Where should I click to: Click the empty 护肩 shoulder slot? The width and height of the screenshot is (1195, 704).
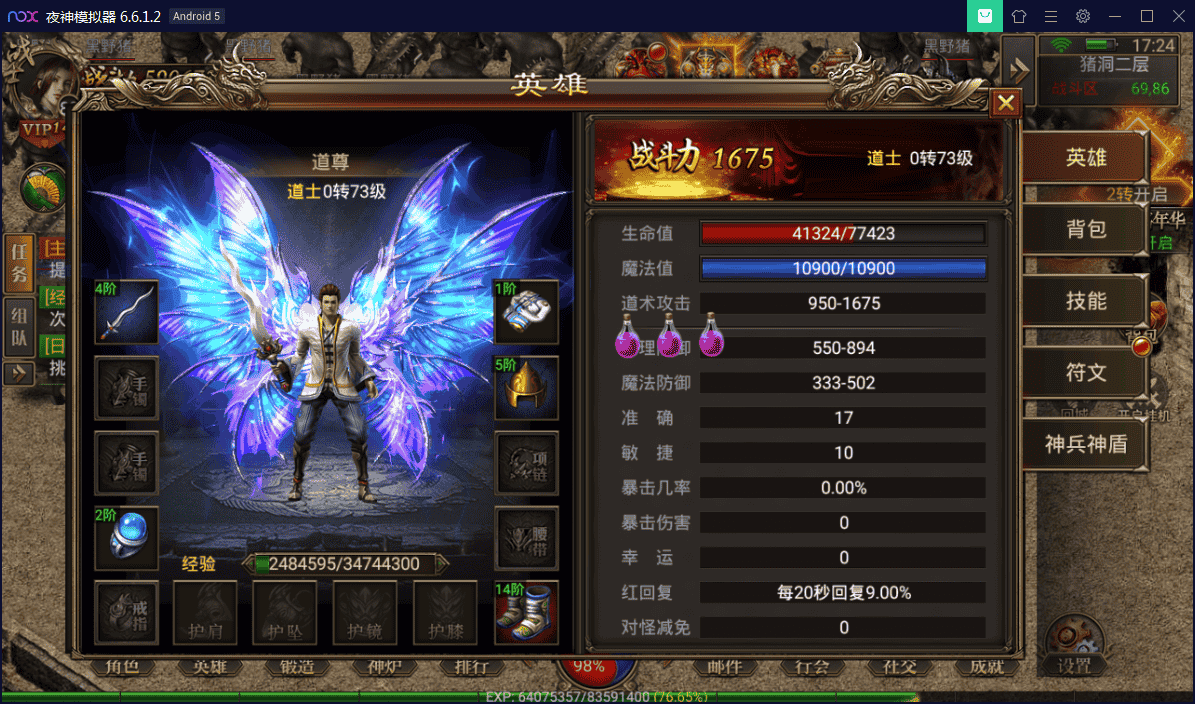(x=206, y=612)
